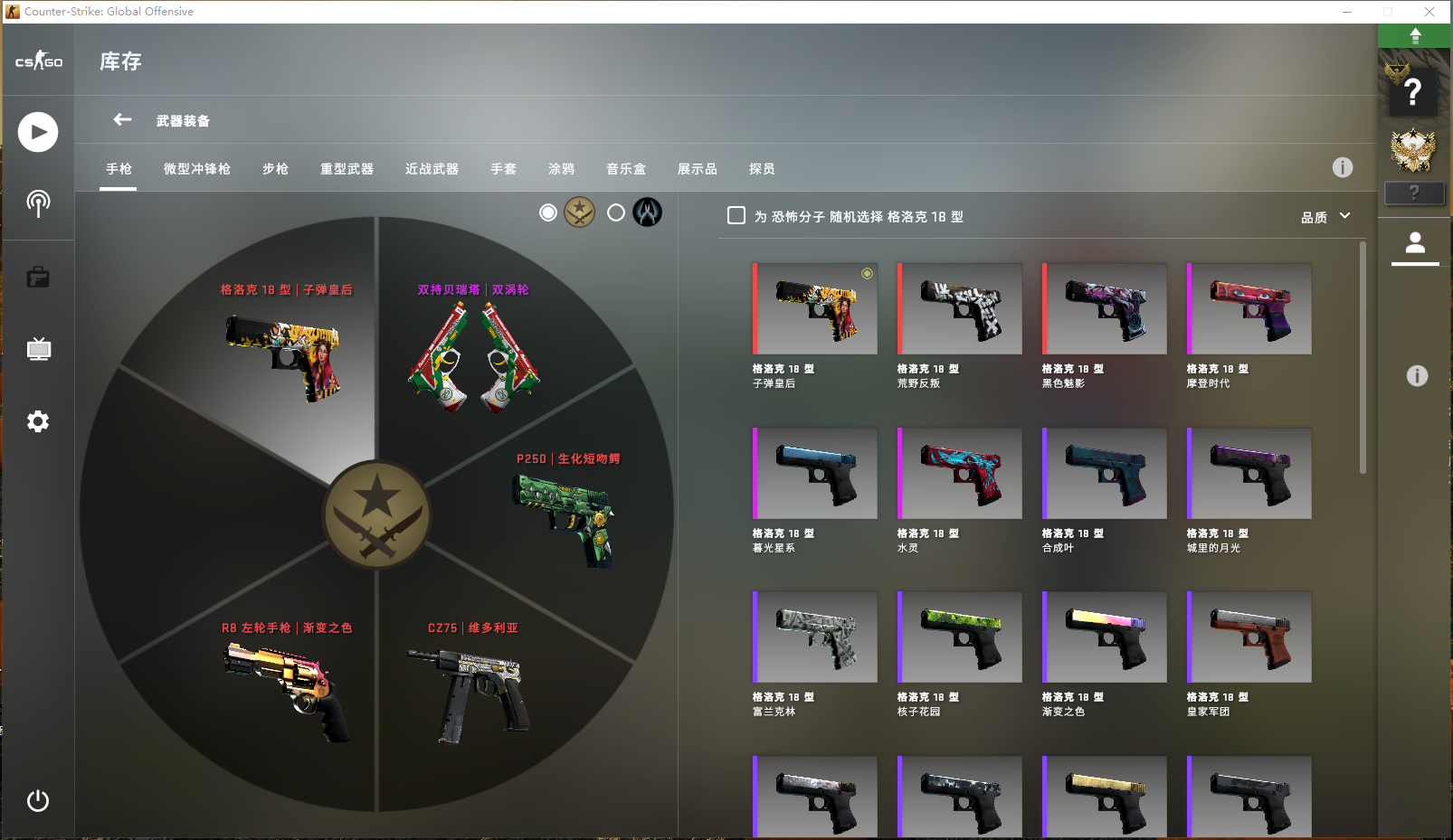This screenshot has height=840, width=1453.
Task: Toggle the 随机选择 格洛克 18 型 checkbox
Action: pyautogui.click(x=736, y=216)
